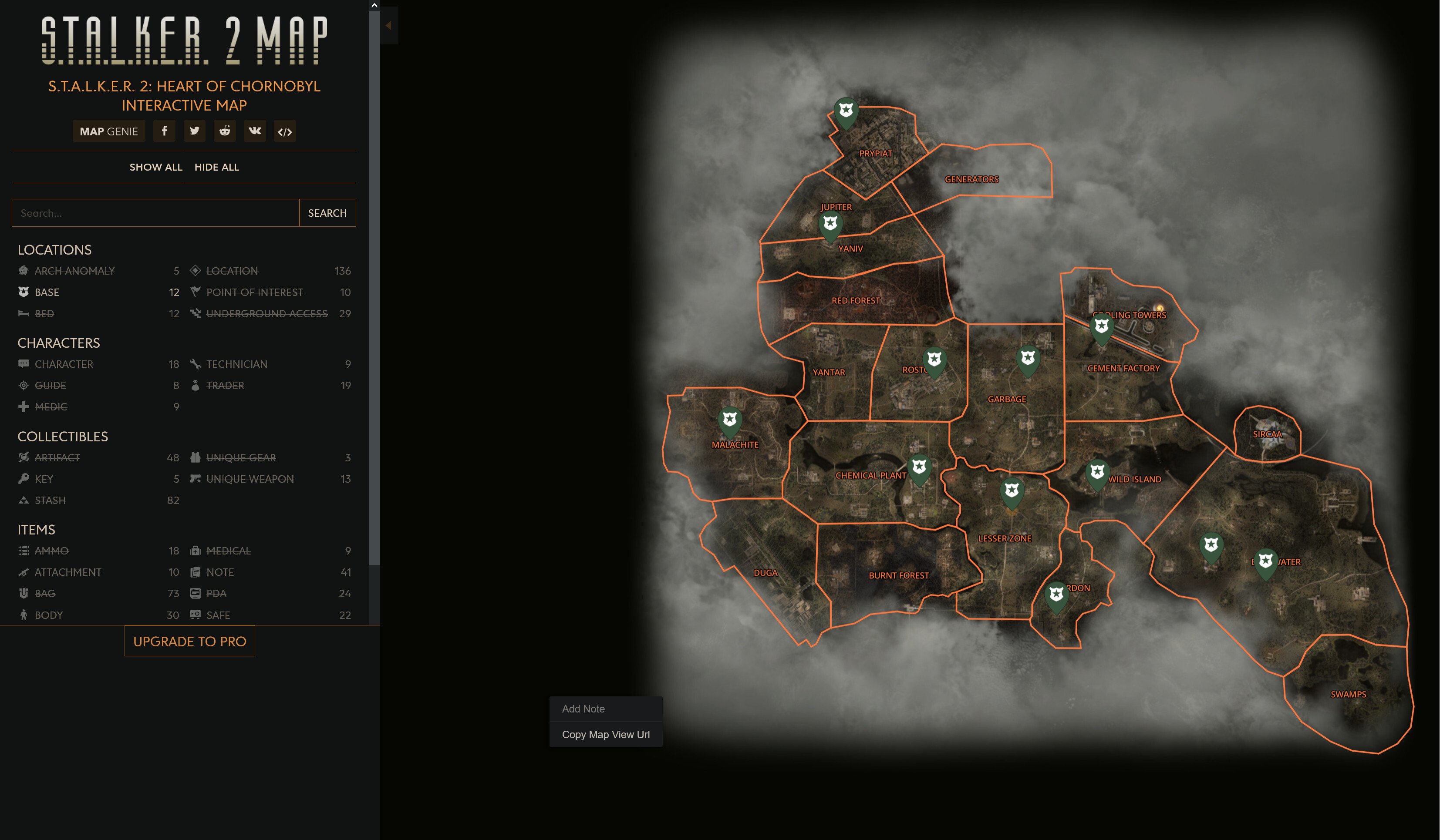The height and width of the screenshot is (840, 1440).
Task: Show Artifact collectibles on the map
Action: click(x=57, y=457)
